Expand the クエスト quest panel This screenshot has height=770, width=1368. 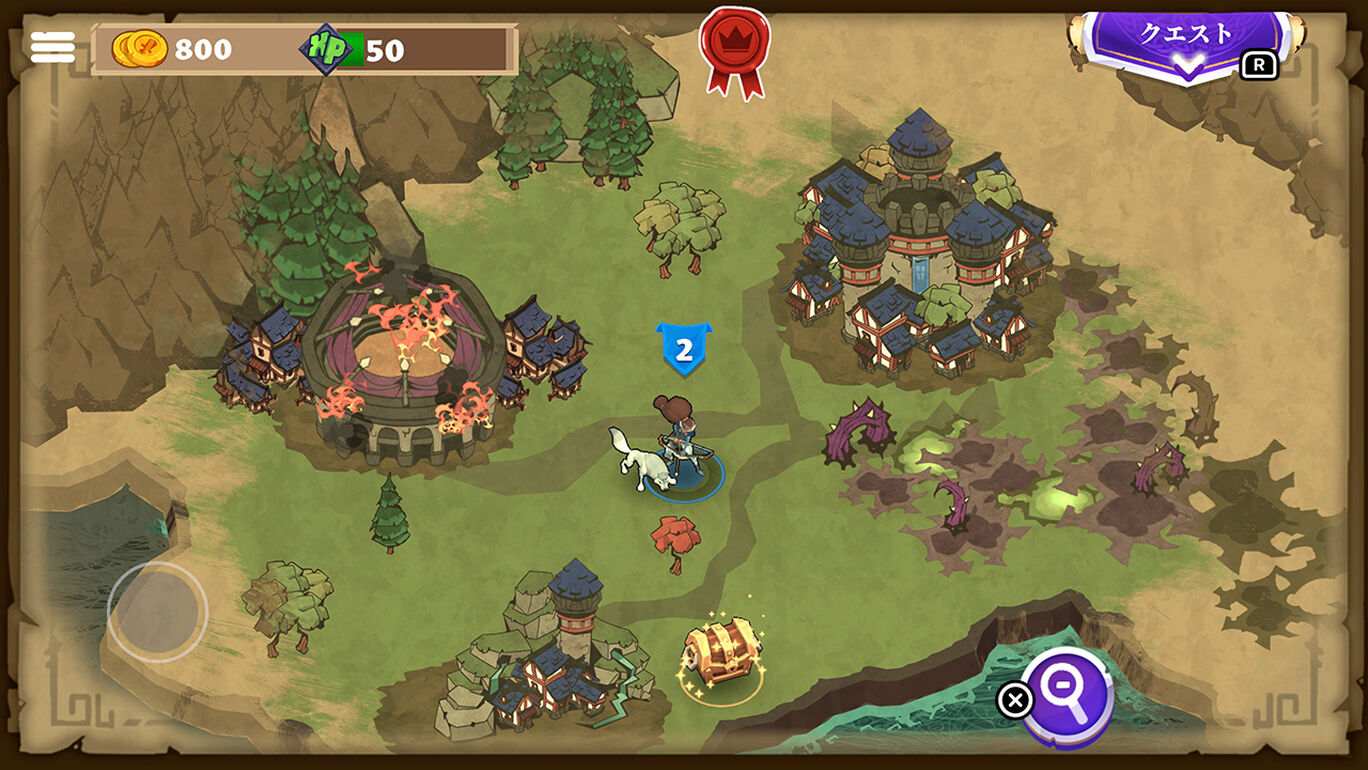tap(1187, 46)
